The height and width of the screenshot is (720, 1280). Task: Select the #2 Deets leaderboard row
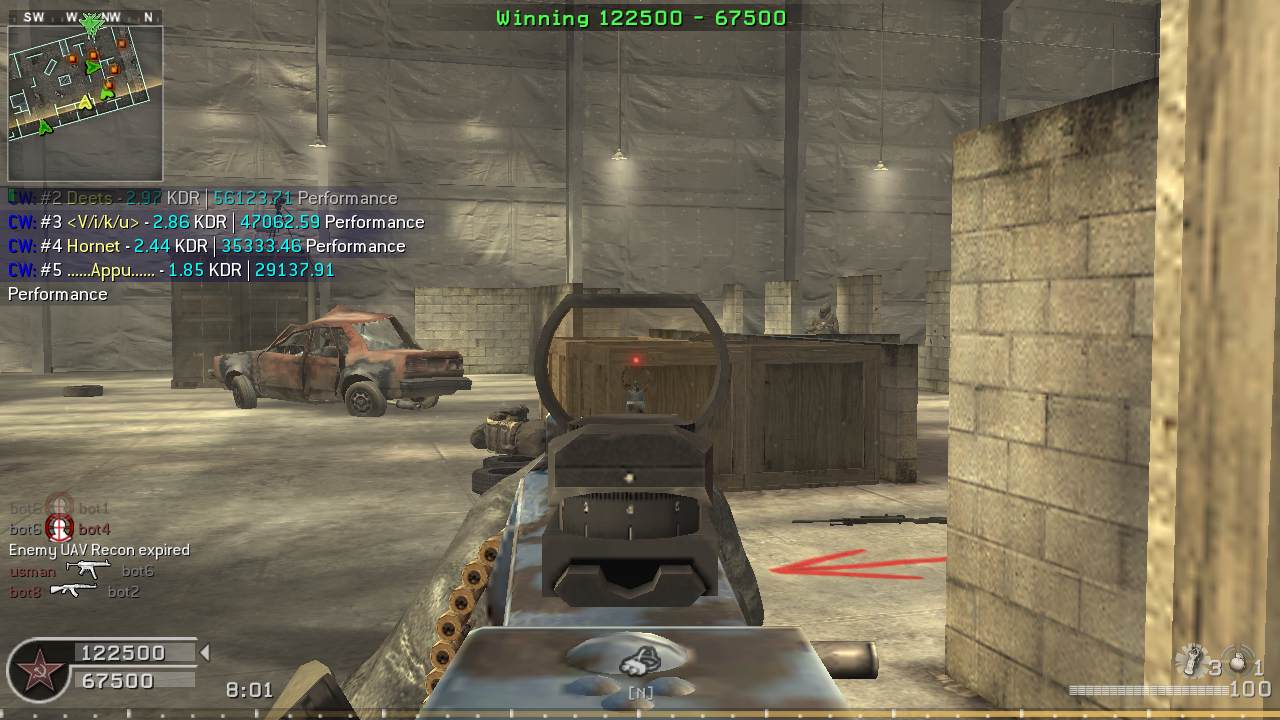203,198
